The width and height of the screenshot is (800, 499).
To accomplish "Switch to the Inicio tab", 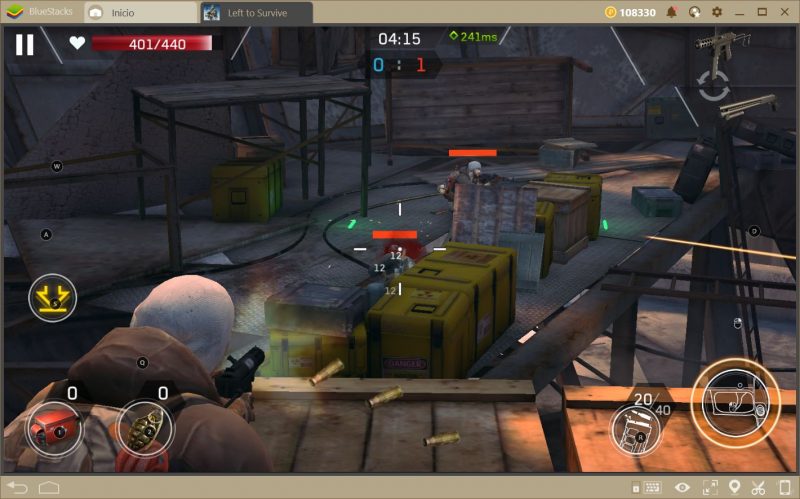I will (x=140, y=13).
